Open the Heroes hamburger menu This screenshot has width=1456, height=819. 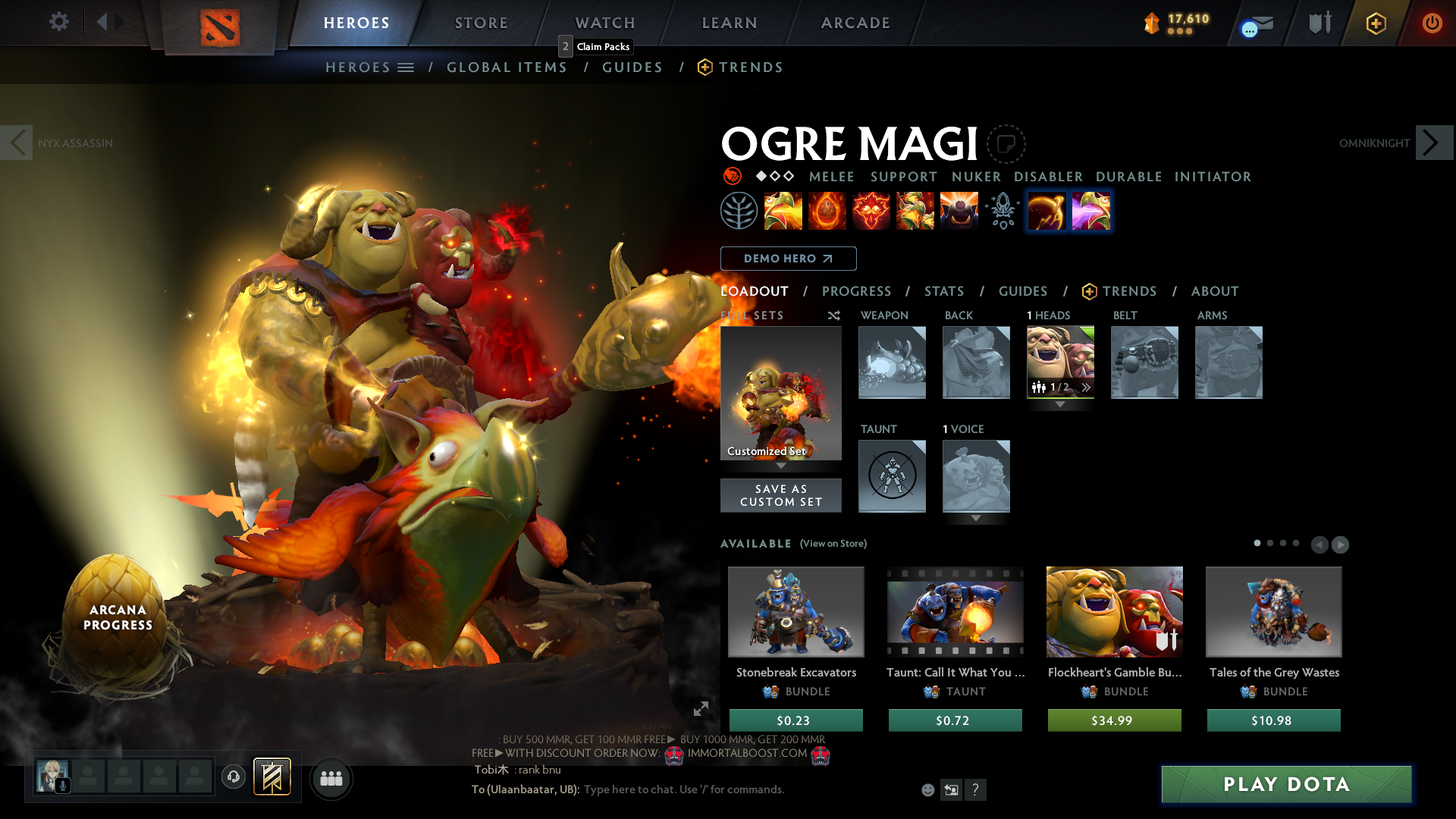406,67
